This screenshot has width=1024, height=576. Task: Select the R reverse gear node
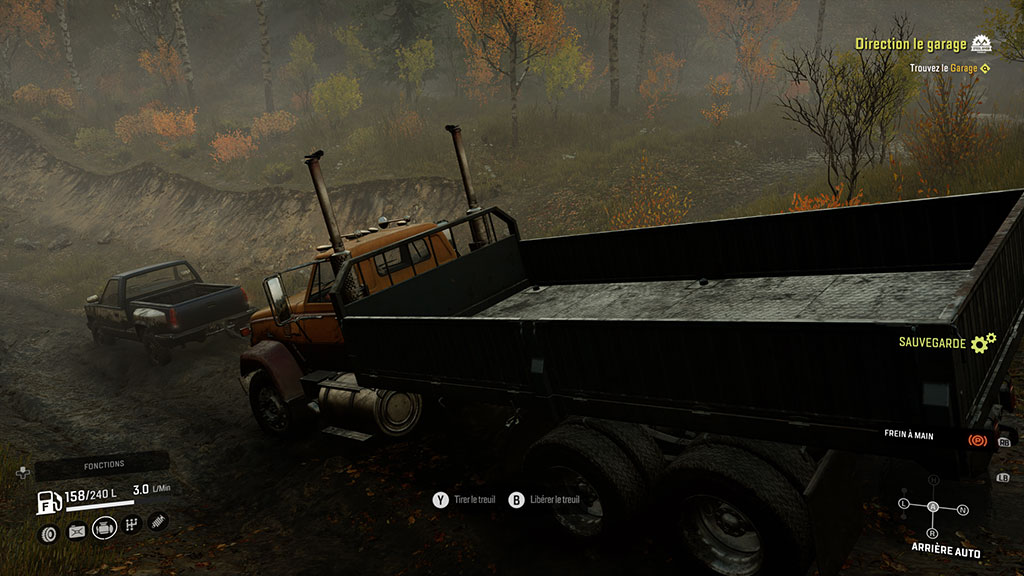point(934,531)
